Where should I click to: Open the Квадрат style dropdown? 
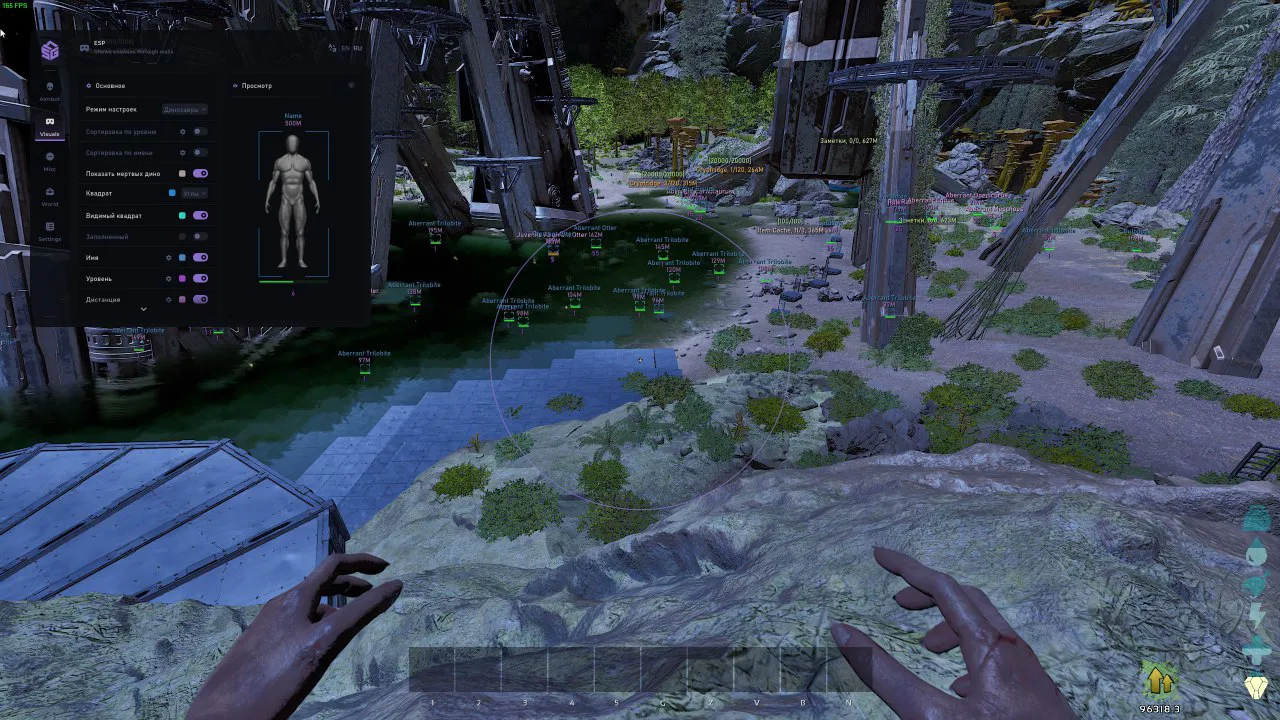[191, 193]
